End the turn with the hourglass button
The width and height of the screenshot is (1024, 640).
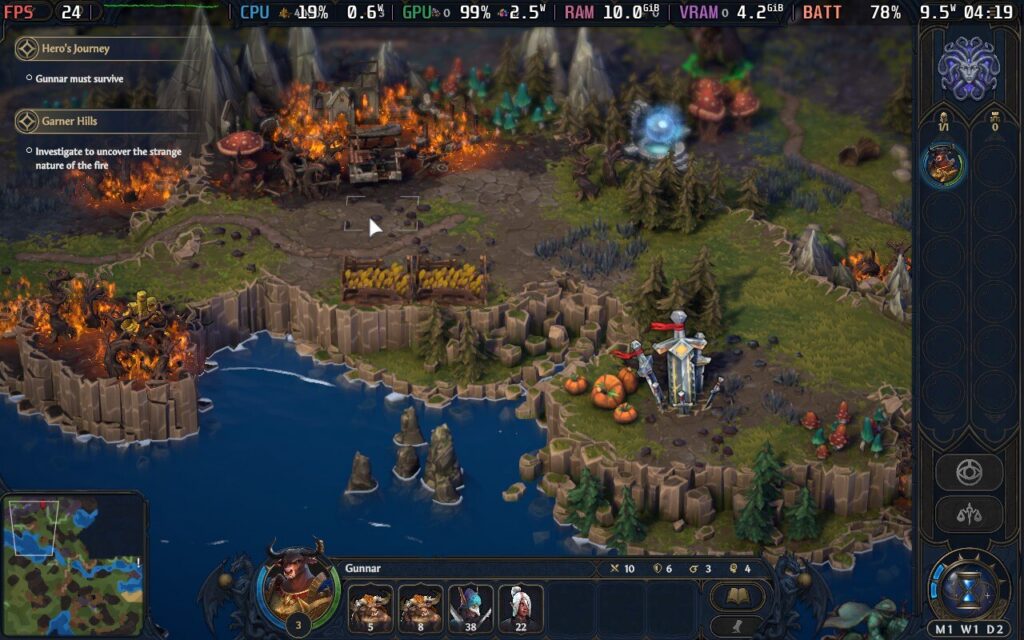[968, 587]
